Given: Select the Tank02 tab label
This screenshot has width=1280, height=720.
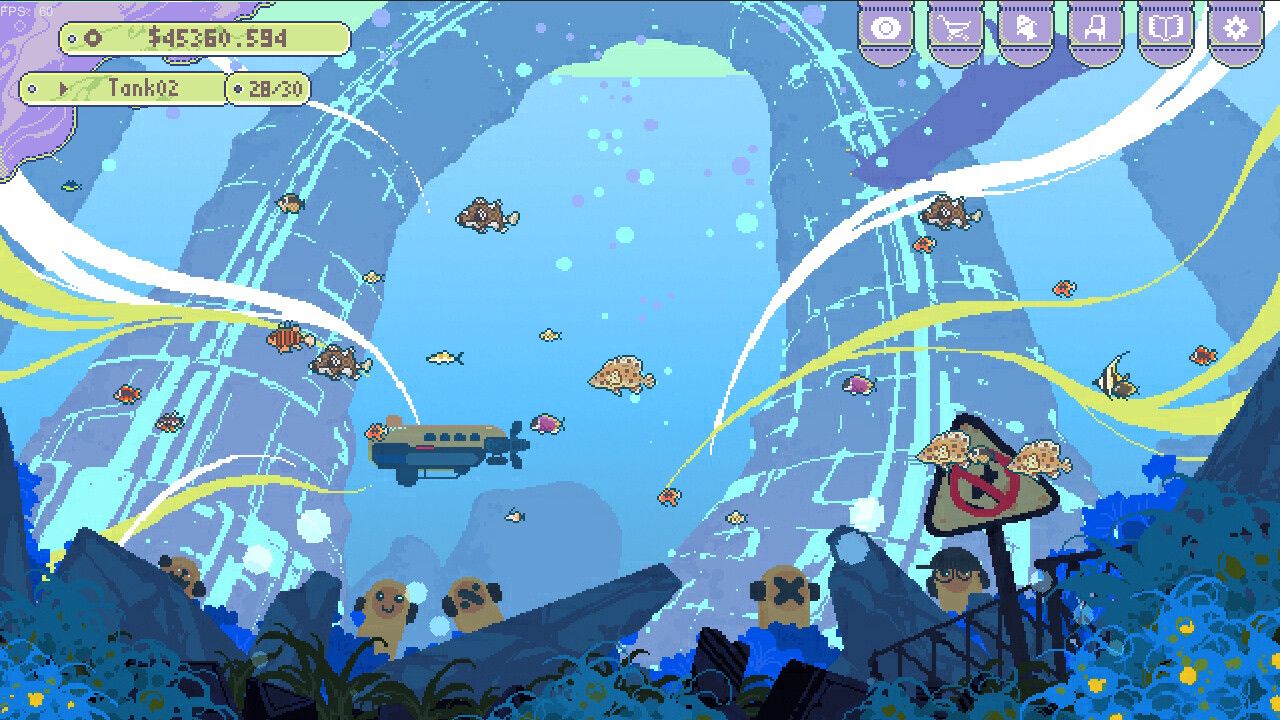Looking at the screenshot, I should click(145, 88).
